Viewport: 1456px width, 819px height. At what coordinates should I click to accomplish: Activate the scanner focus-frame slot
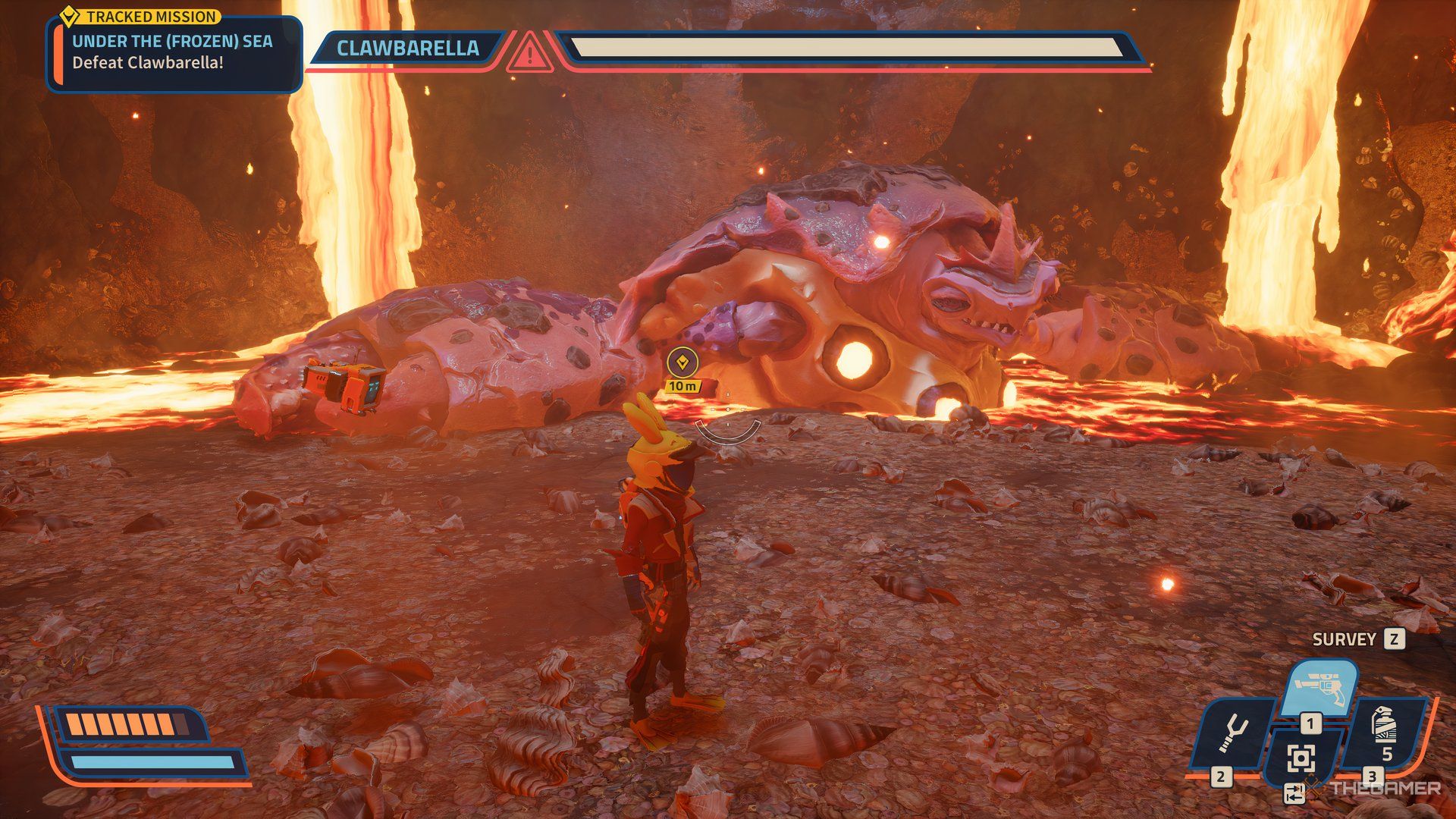pyautogui.click(x=1301, y=757)
